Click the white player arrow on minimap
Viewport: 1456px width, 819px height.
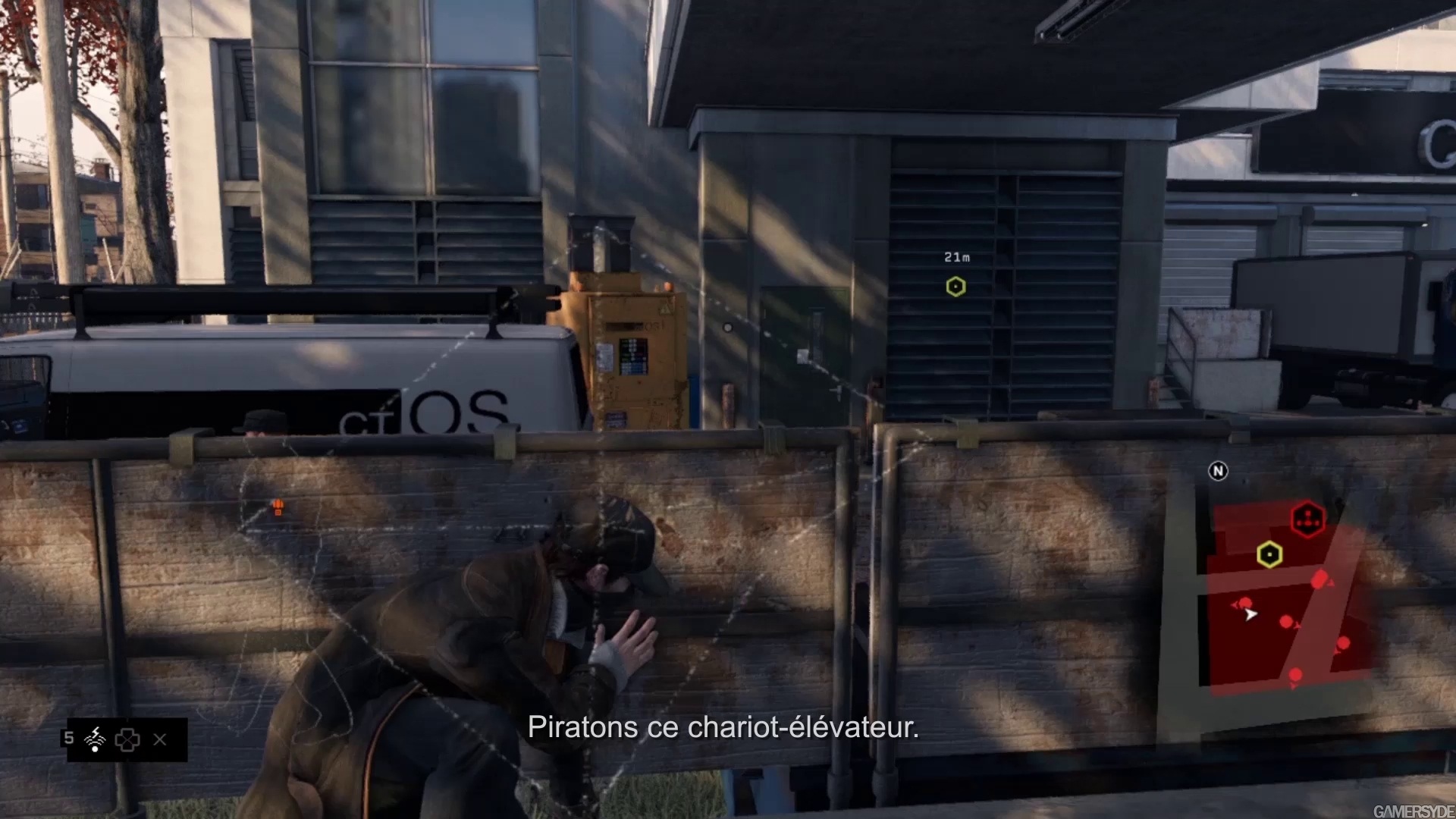(x=1250, y=614)
